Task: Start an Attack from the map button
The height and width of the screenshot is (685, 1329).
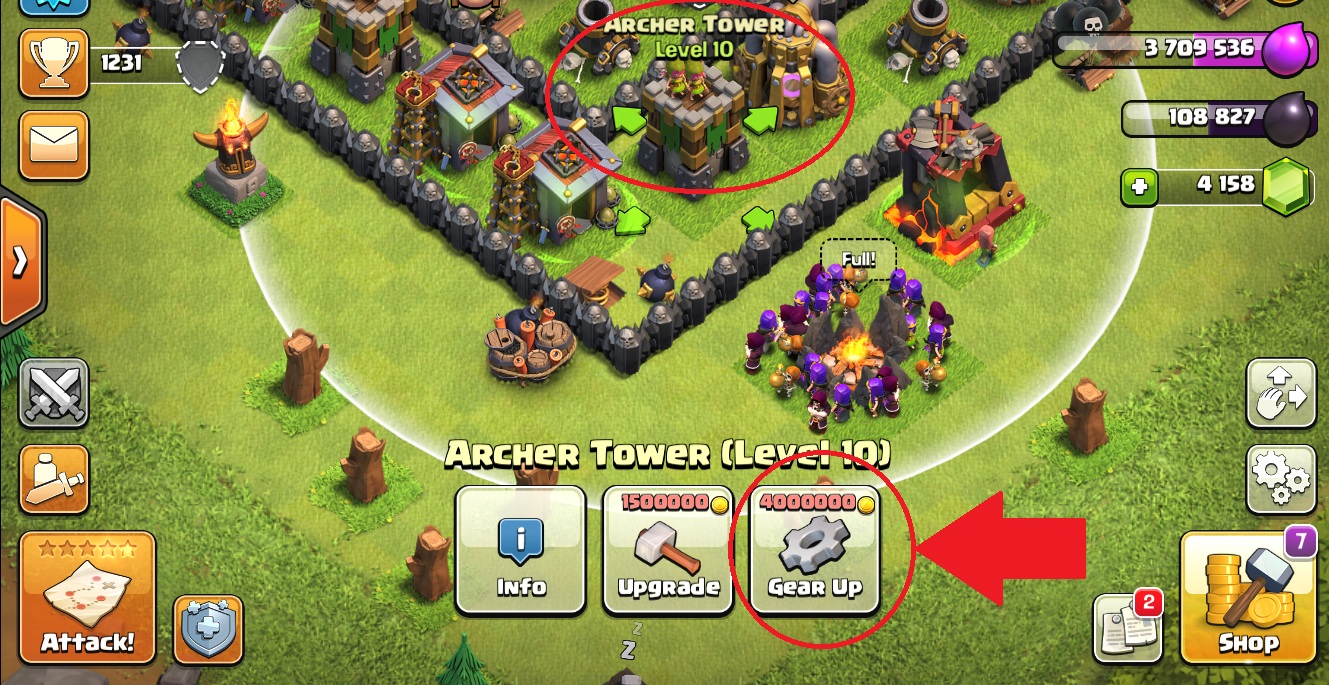Action: [88, 598]
